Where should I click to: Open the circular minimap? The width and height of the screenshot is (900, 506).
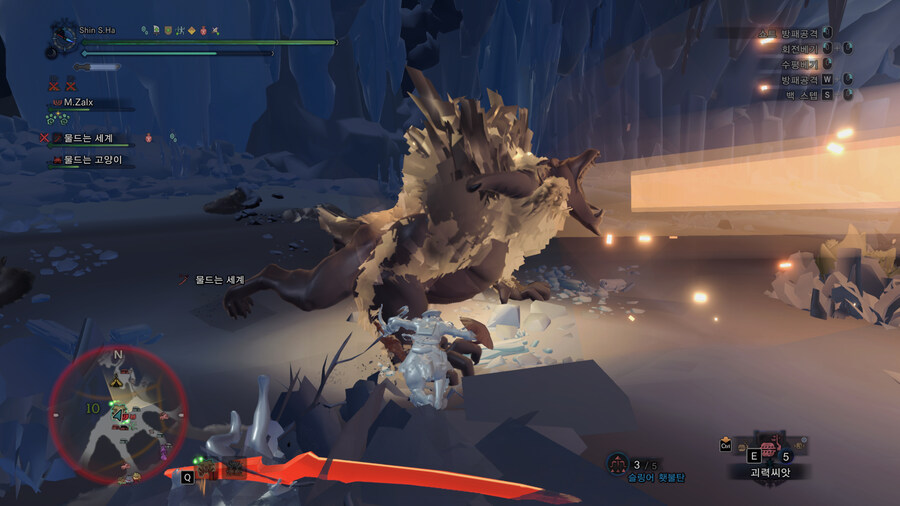pyautogui.click(x=118, y=414)
